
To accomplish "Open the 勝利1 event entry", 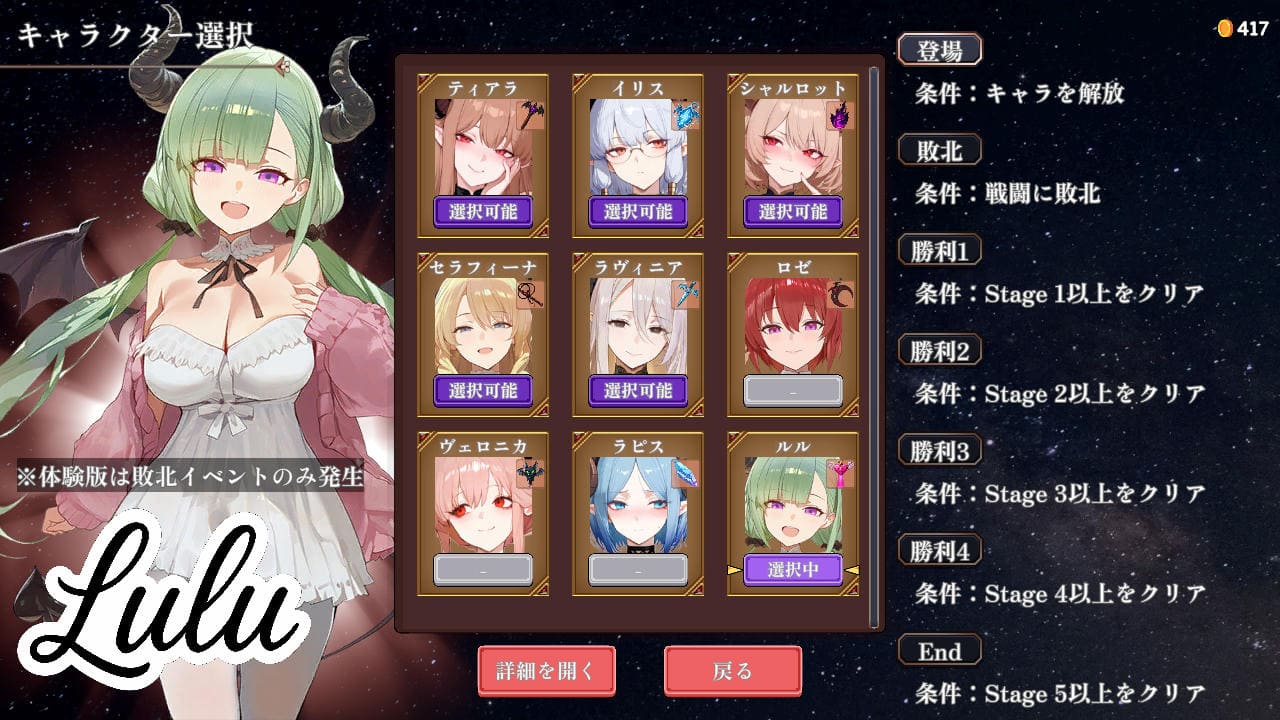I will (939, 250).
